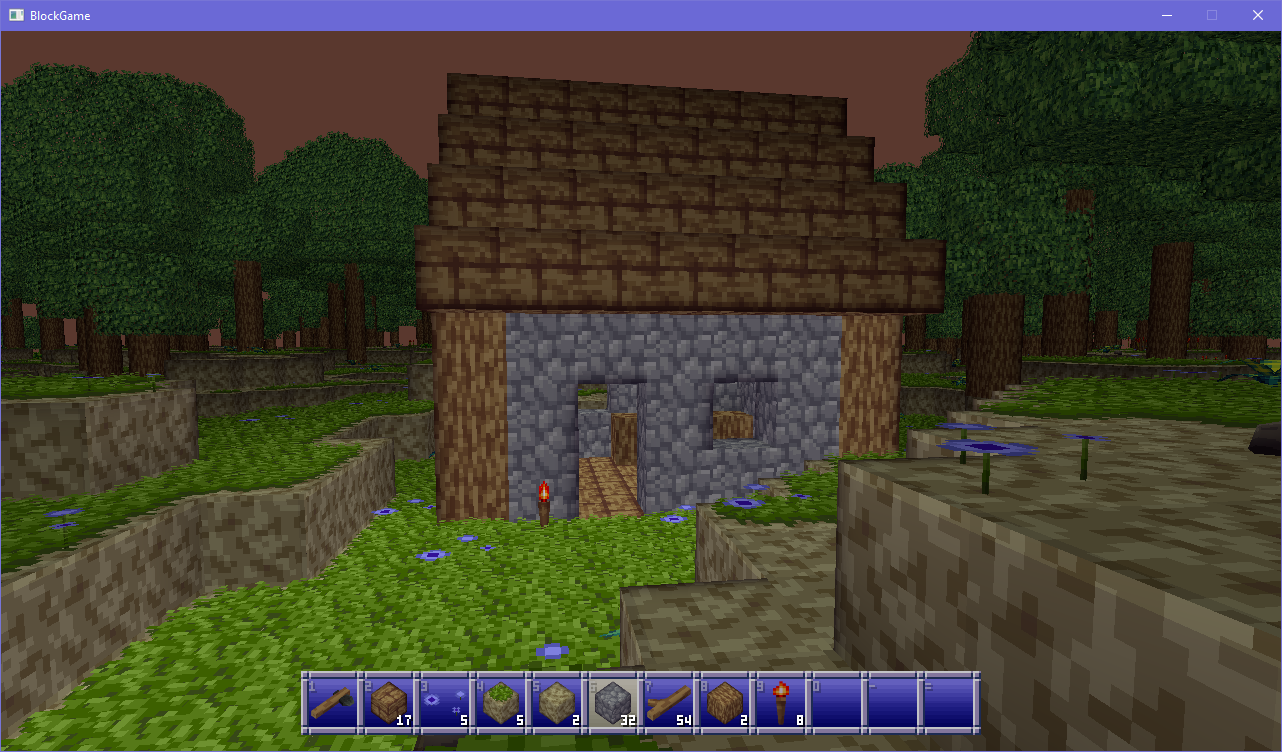Close the BlockGame window
1282x752 pixels.
(x=1258, y=15)
